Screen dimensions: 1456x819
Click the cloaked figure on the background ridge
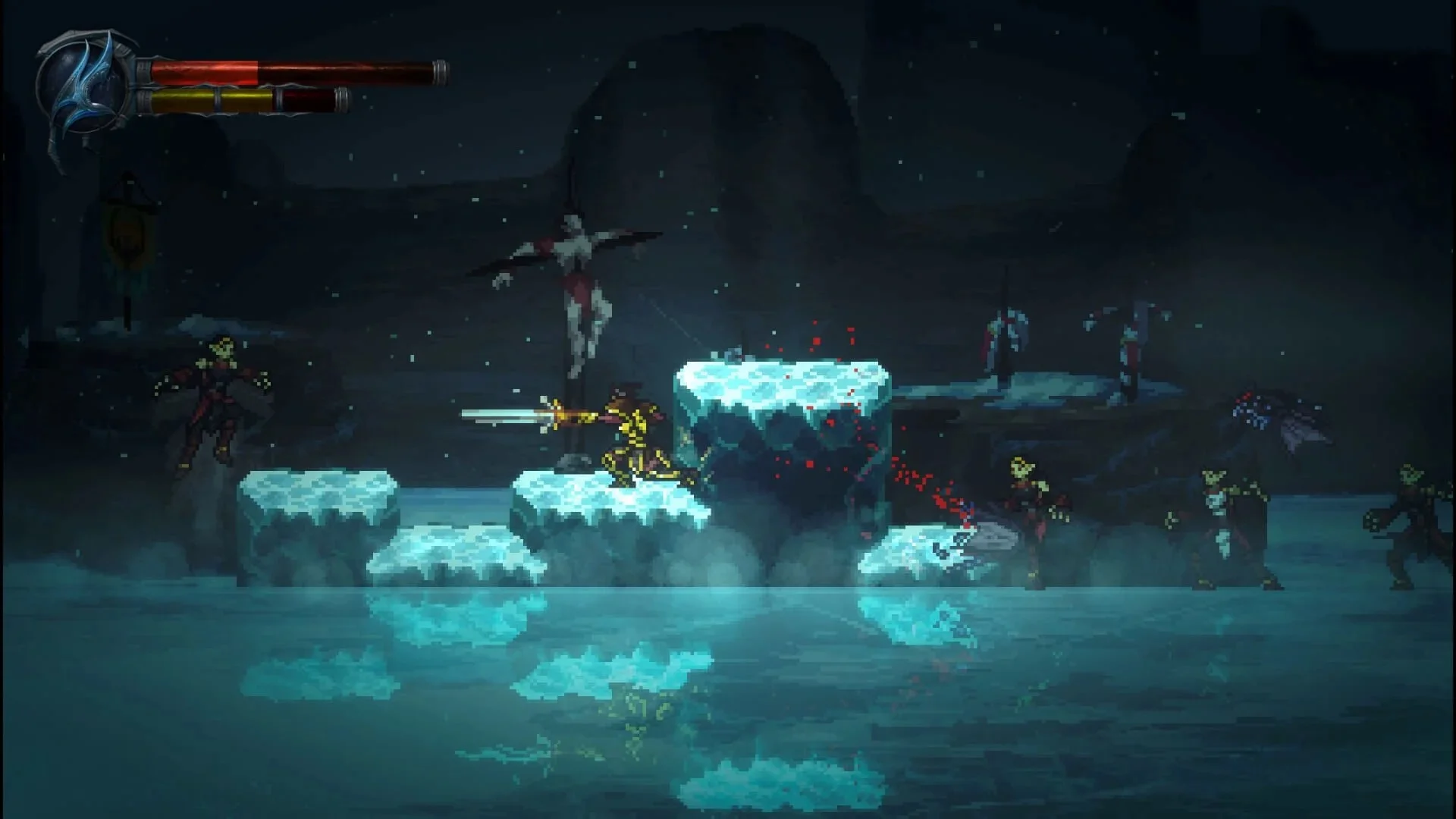point(1001,341)
